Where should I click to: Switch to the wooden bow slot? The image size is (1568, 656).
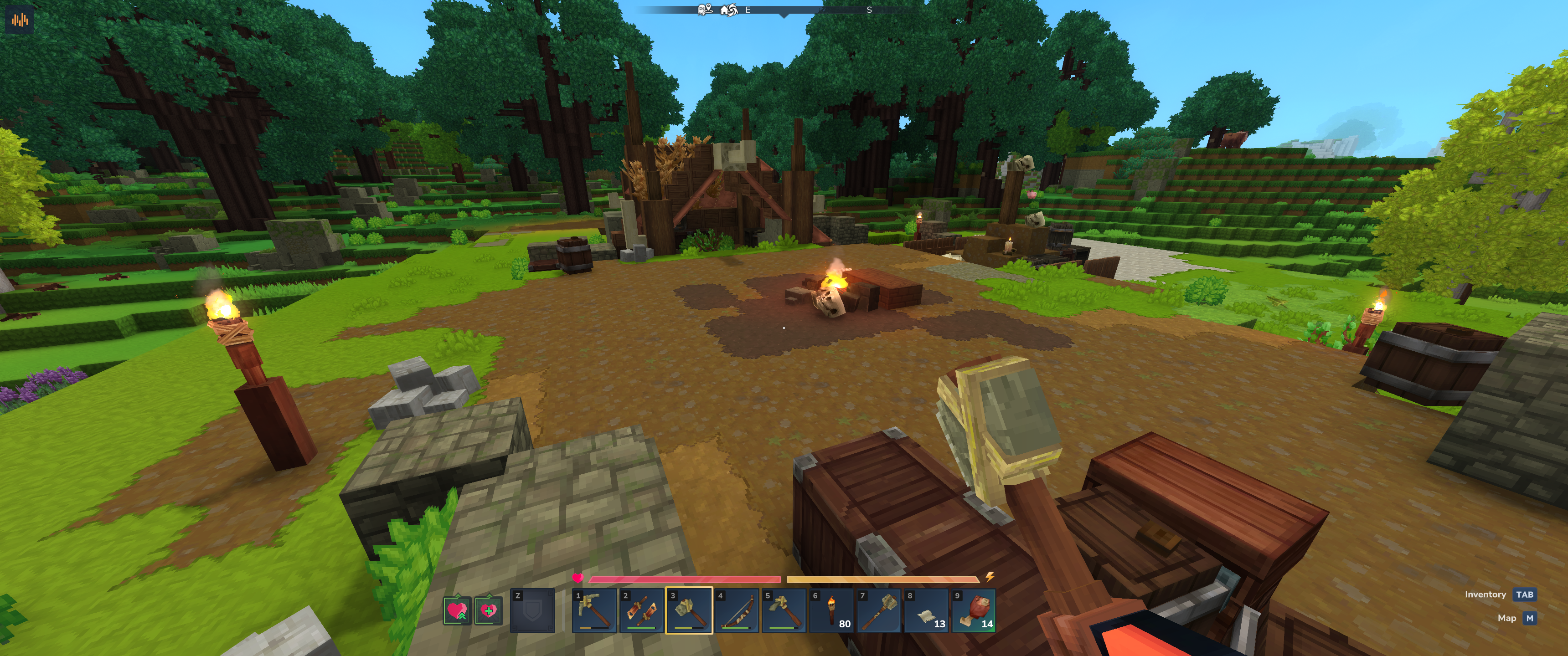click(x=737, y=611)
